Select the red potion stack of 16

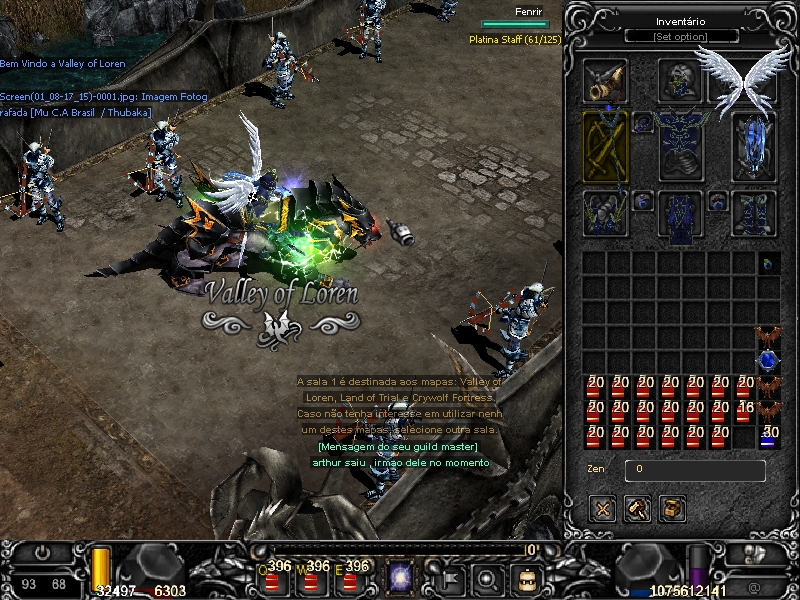[x=744, y=411]
